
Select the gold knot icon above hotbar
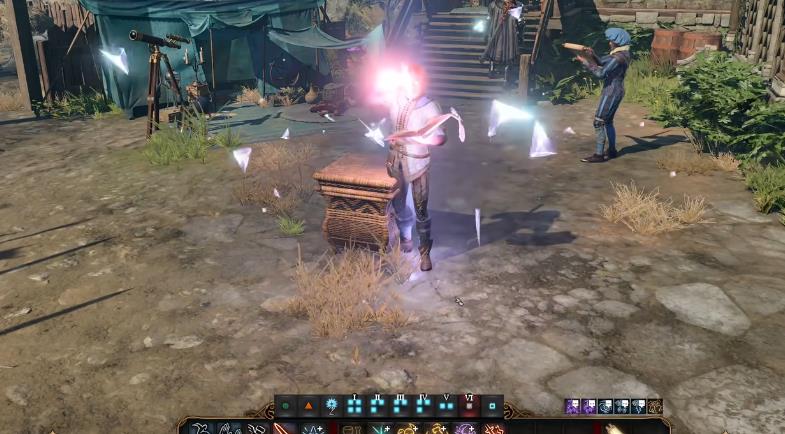point(655,406)
